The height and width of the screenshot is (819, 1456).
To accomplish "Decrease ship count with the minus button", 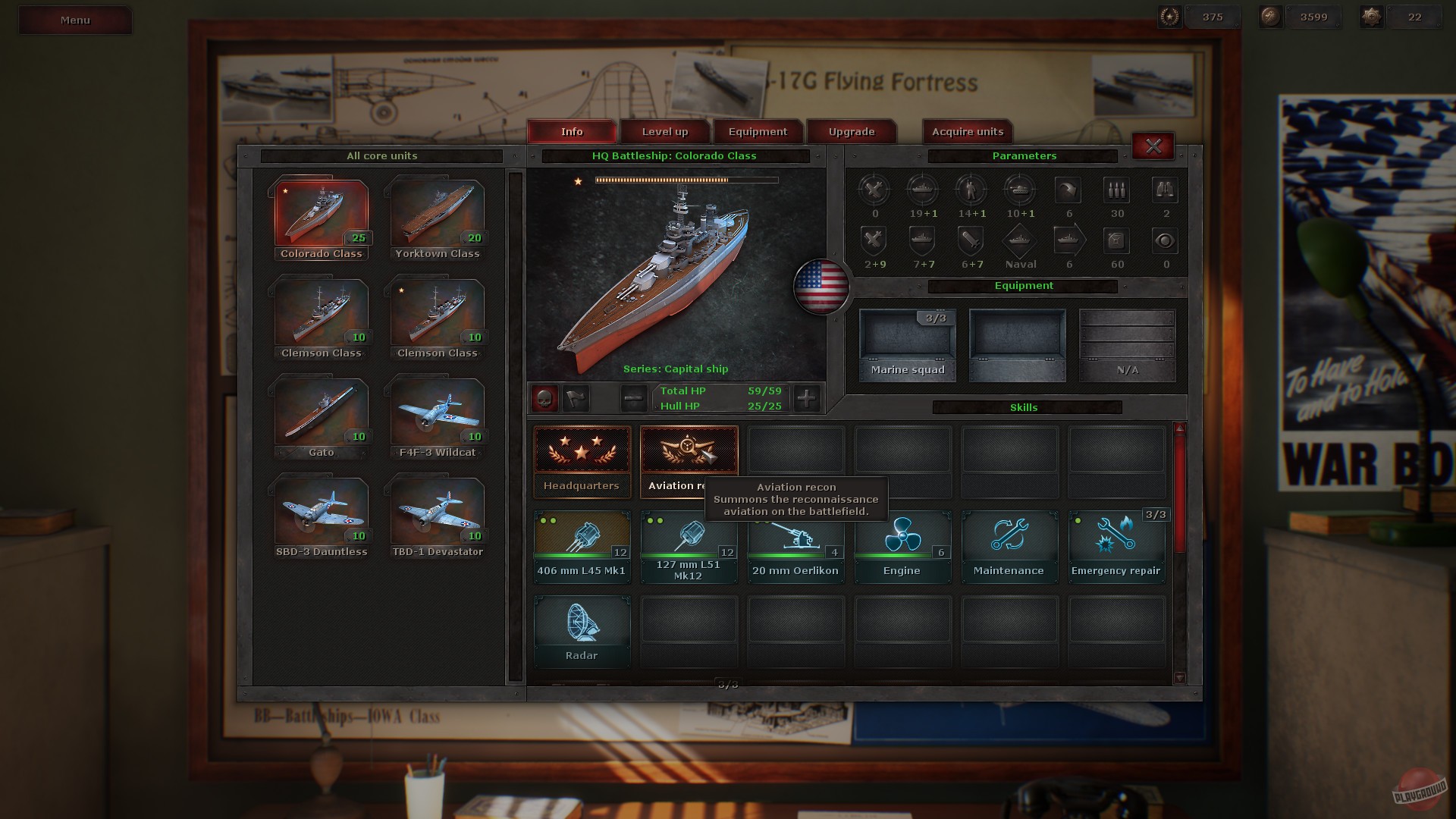I will tap(632, 398).
